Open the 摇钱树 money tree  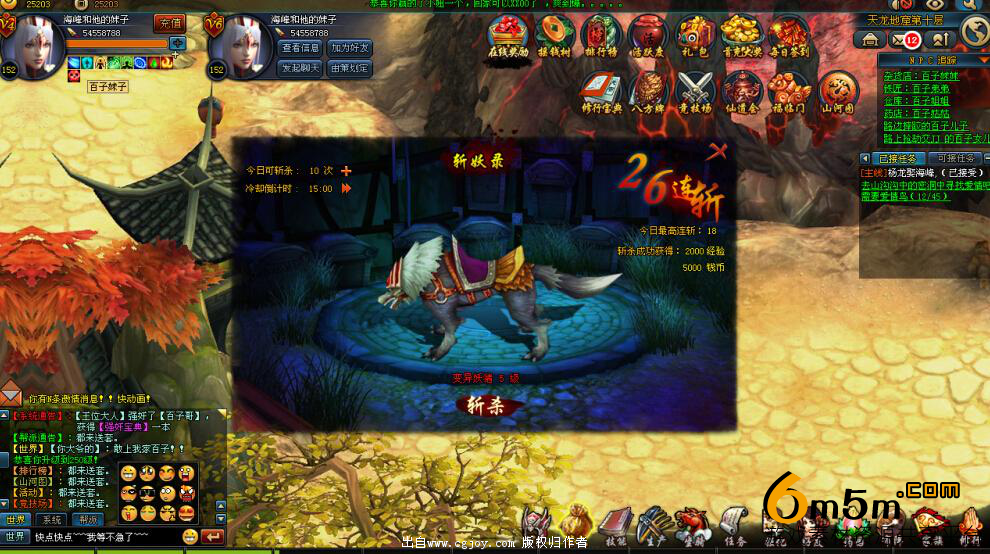(555, 40)
